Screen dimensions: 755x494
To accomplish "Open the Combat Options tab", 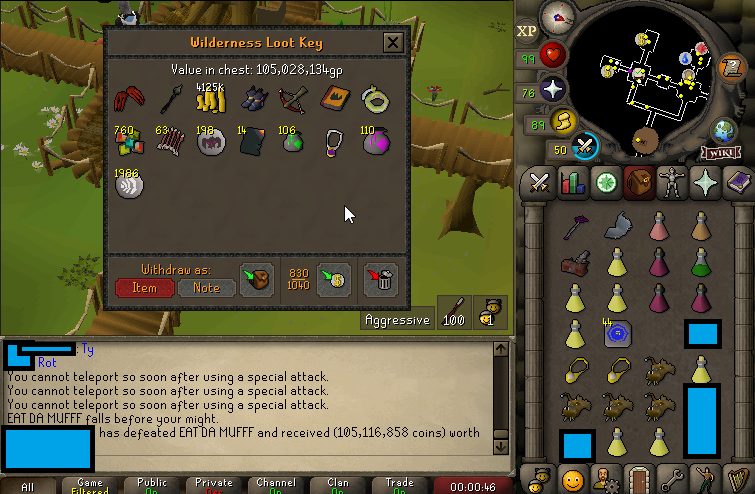I will point(541,182).
